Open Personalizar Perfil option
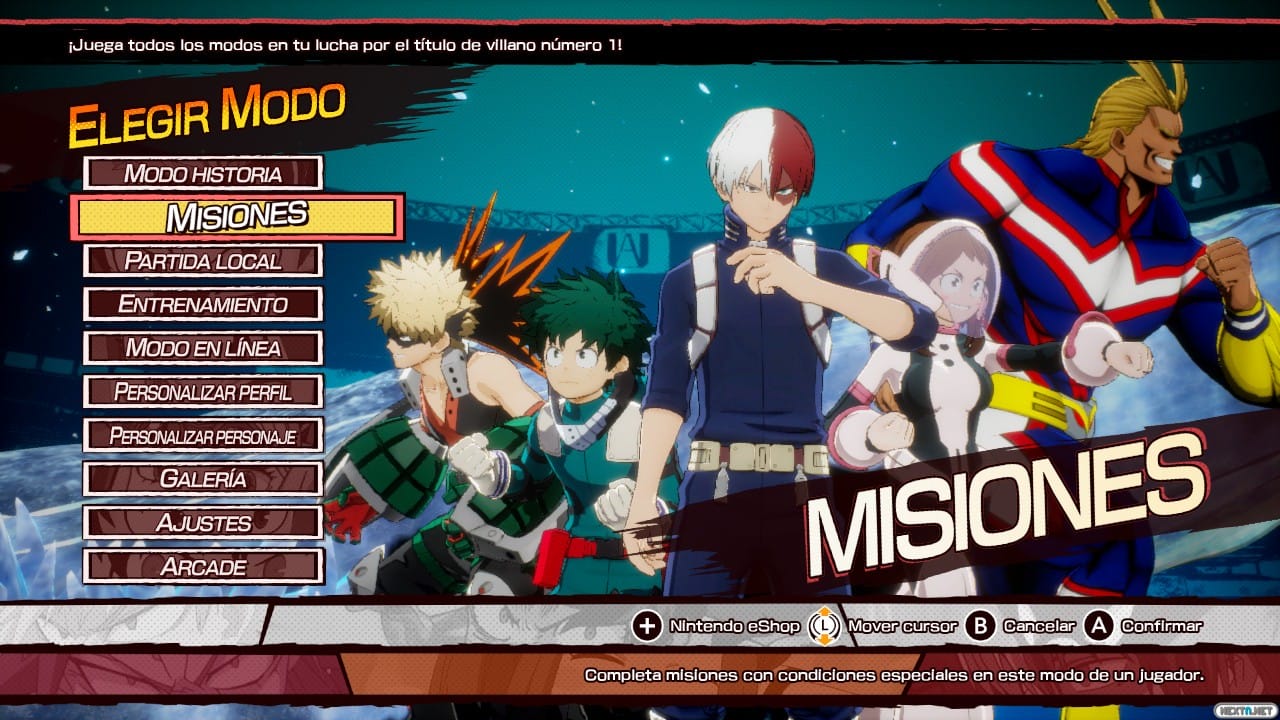Screen dimensions: 1280x720 [x=203, y=391]
